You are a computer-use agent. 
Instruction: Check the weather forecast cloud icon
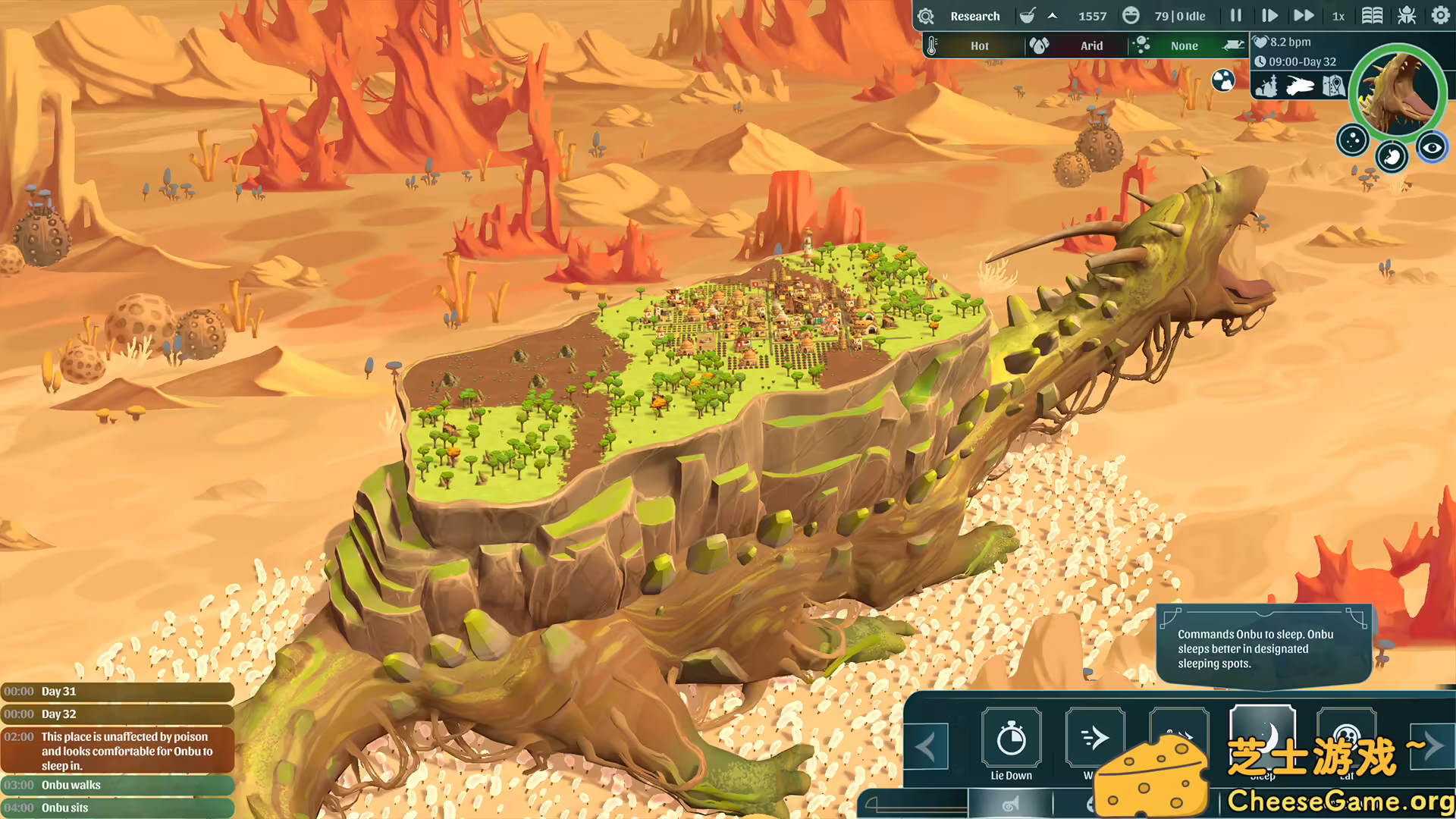click(x=1223, y=81)
